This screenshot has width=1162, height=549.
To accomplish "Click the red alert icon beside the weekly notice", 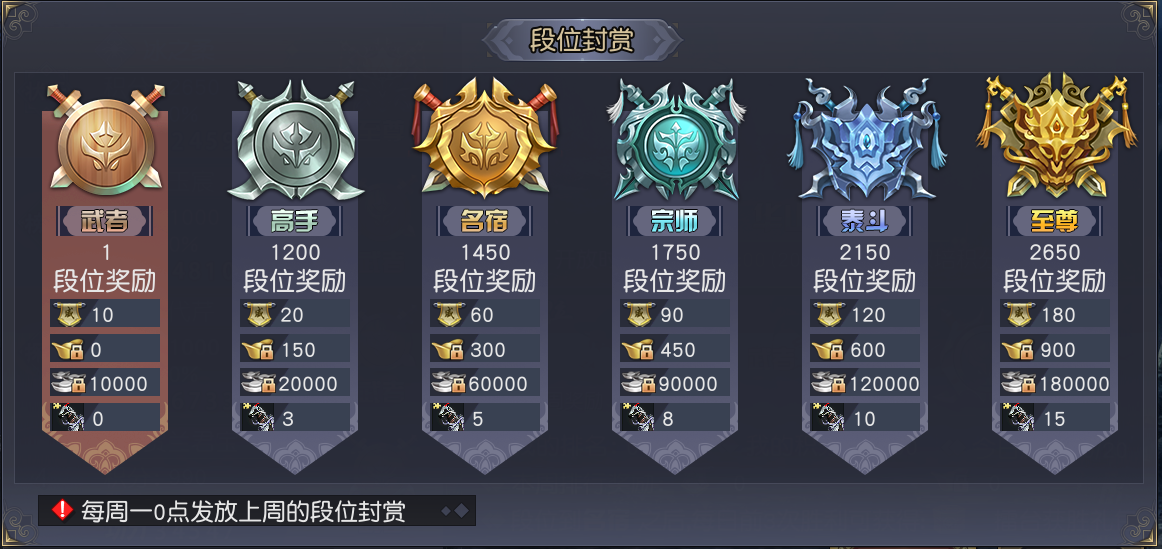I will [63, 510].
